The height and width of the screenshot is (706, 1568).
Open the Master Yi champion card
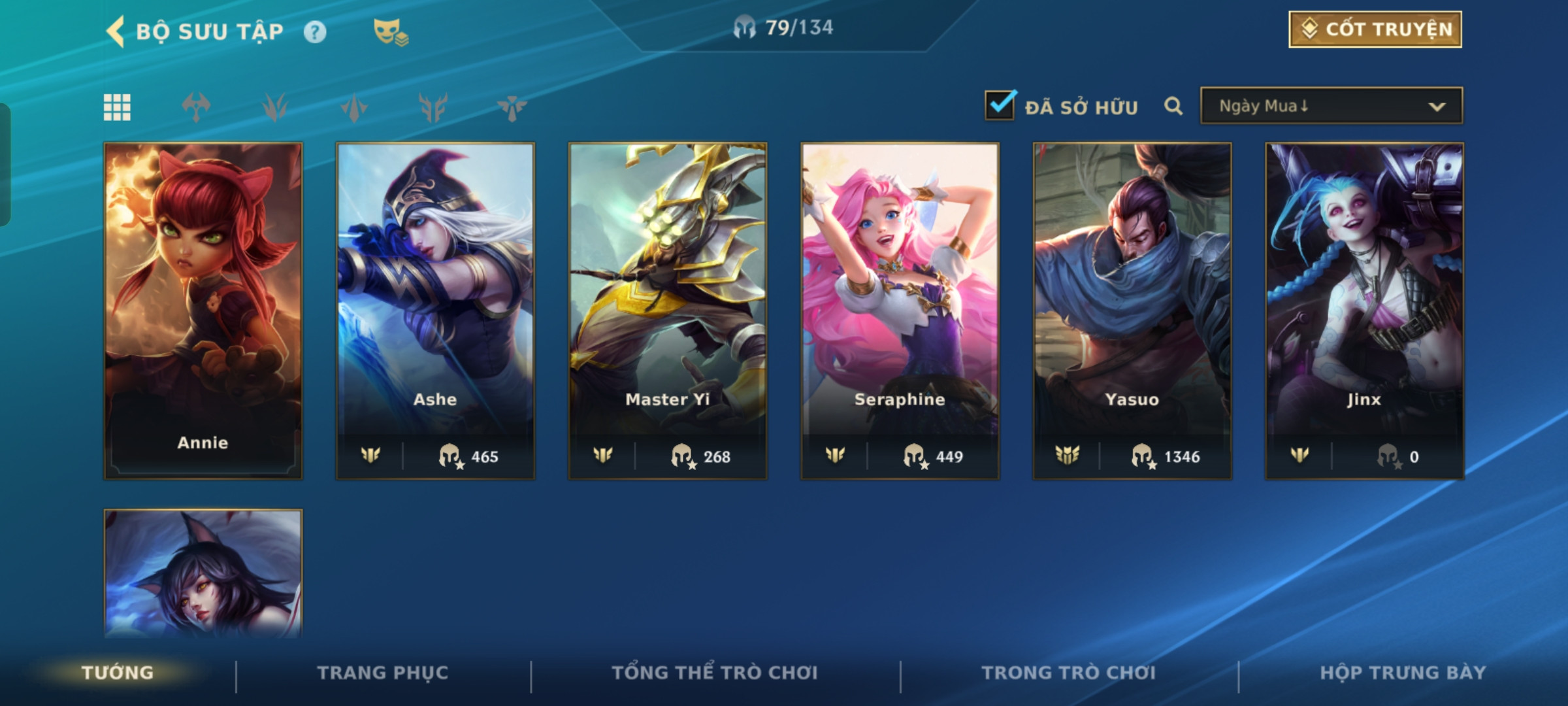click(668, 311)
